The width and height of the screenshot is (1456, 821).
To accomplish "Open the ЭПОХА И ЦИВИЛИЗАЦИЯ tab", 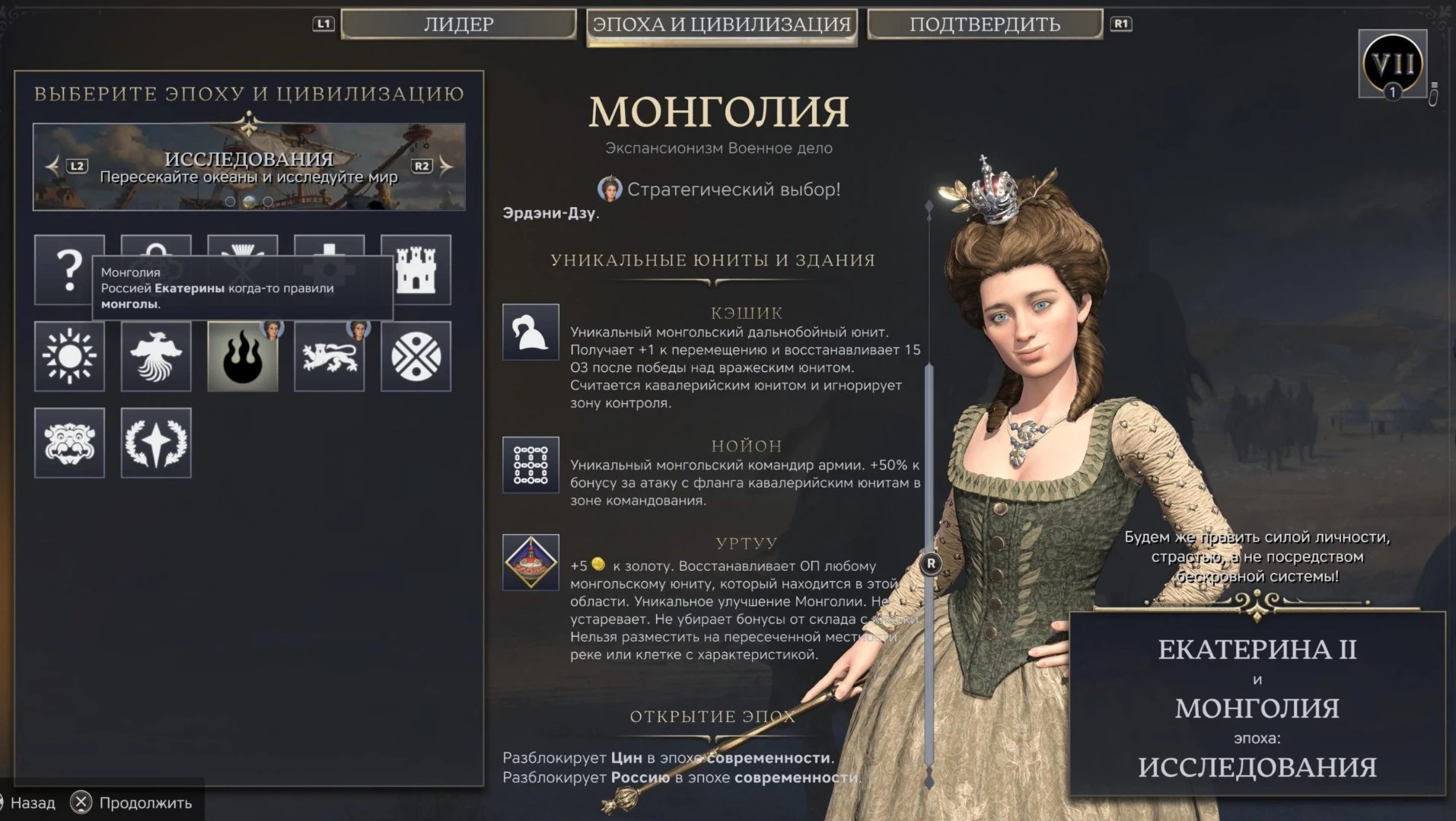I will 722,24.
